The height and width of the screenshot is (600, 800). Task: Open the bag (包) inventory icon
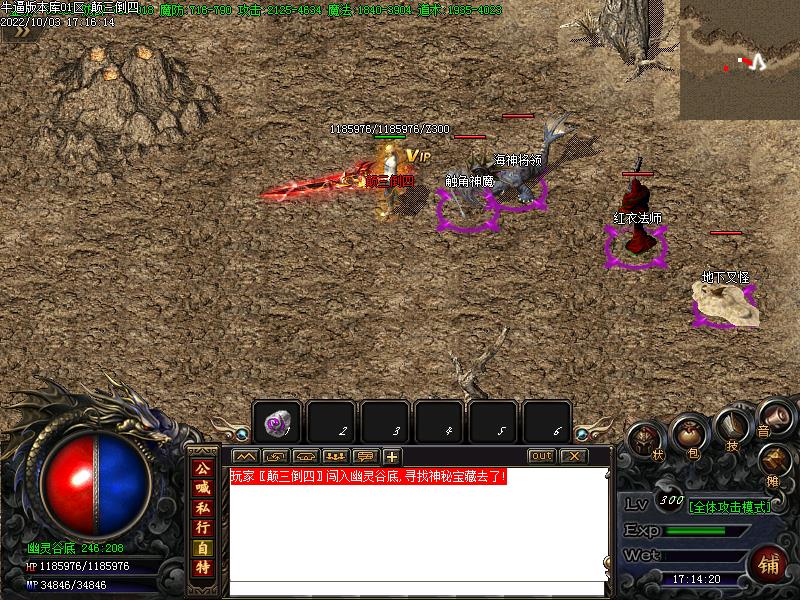[689, 434]
